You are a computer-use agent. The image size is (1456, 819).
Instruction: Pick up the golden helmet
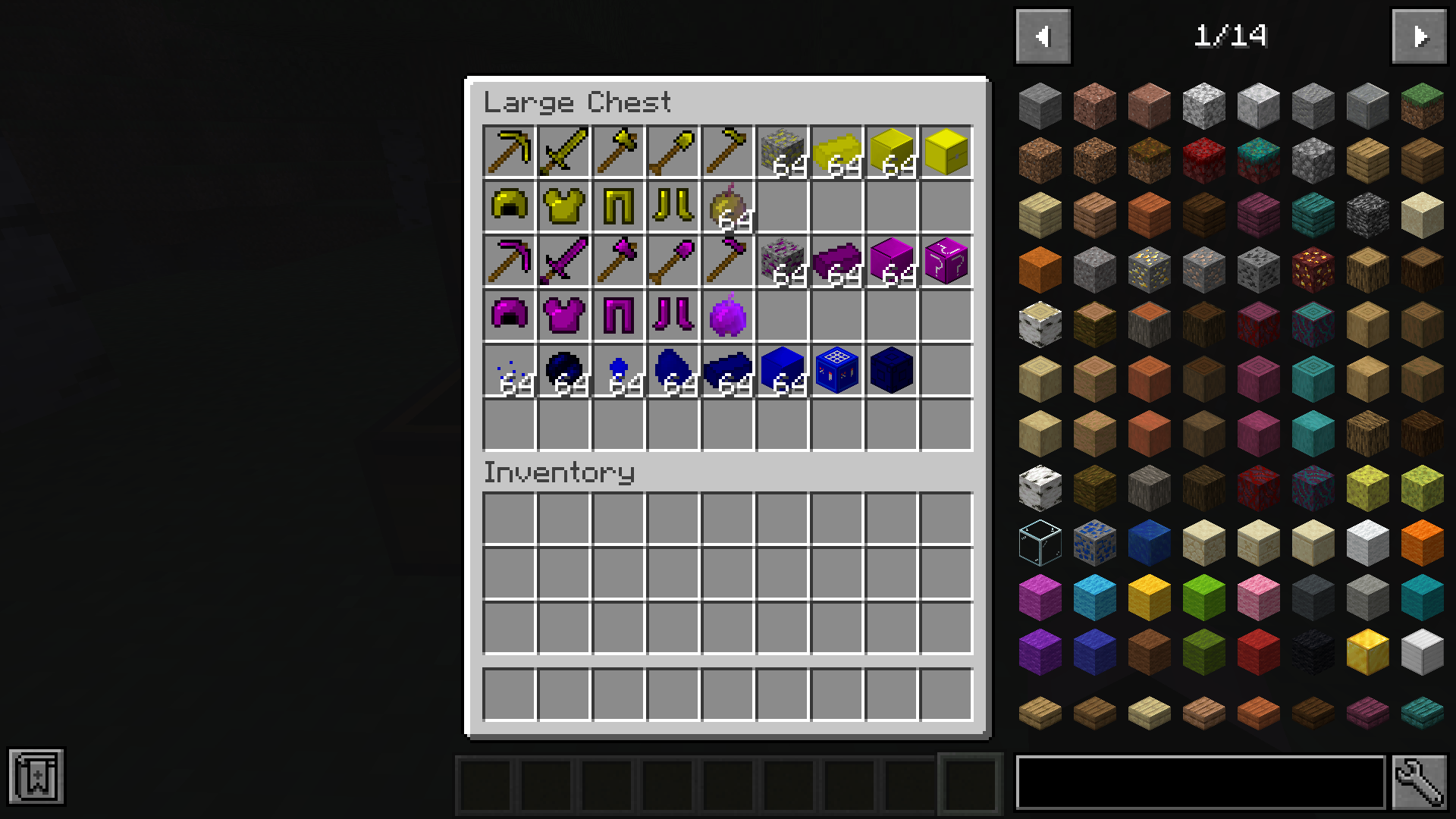(x=510, y=207)
